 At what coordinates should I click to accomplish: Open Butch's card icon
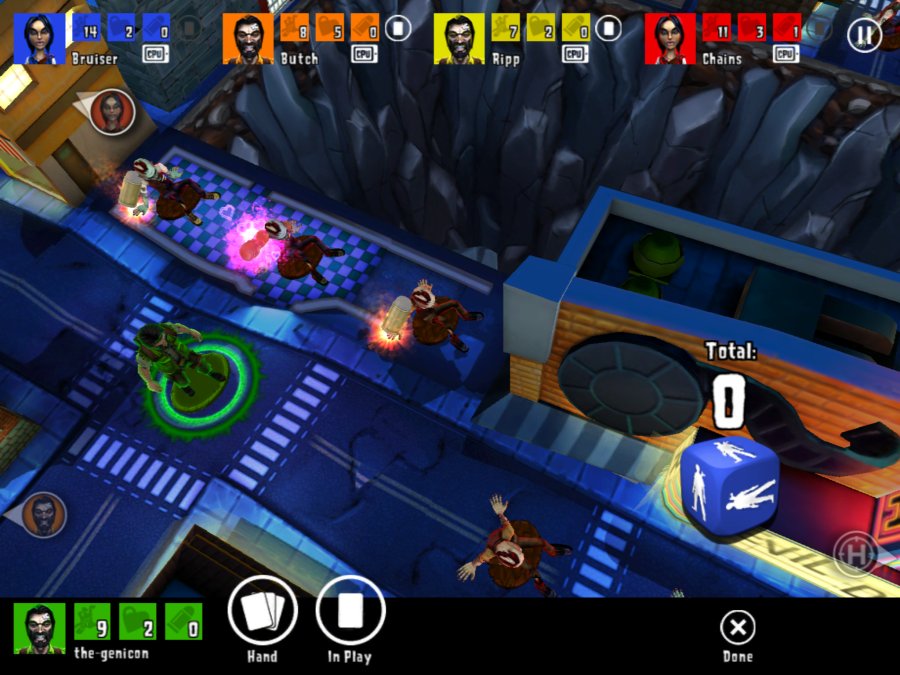coord(398,28)
